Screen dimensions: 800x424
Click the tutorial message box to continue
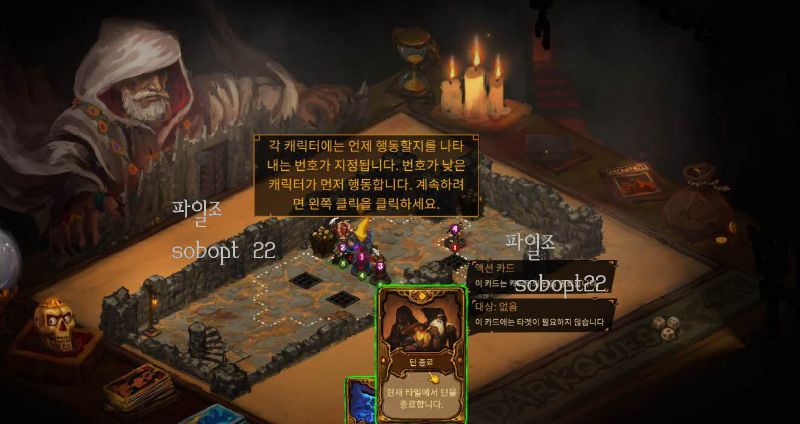tap(366, 175)
